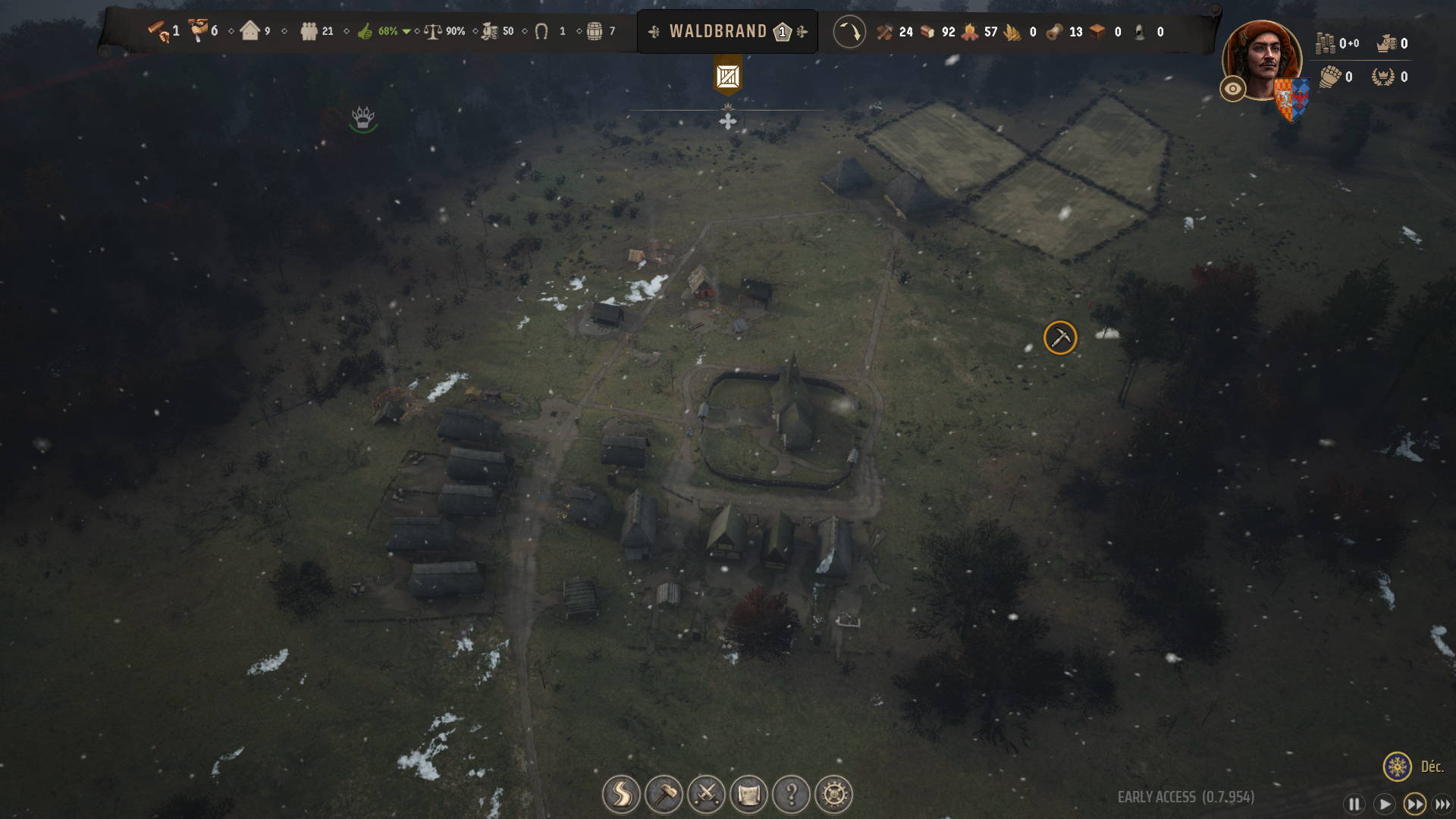Open the map scroll button
Image resolution: width=1456 pixels, height=819 pixels.
click(748, 794)
